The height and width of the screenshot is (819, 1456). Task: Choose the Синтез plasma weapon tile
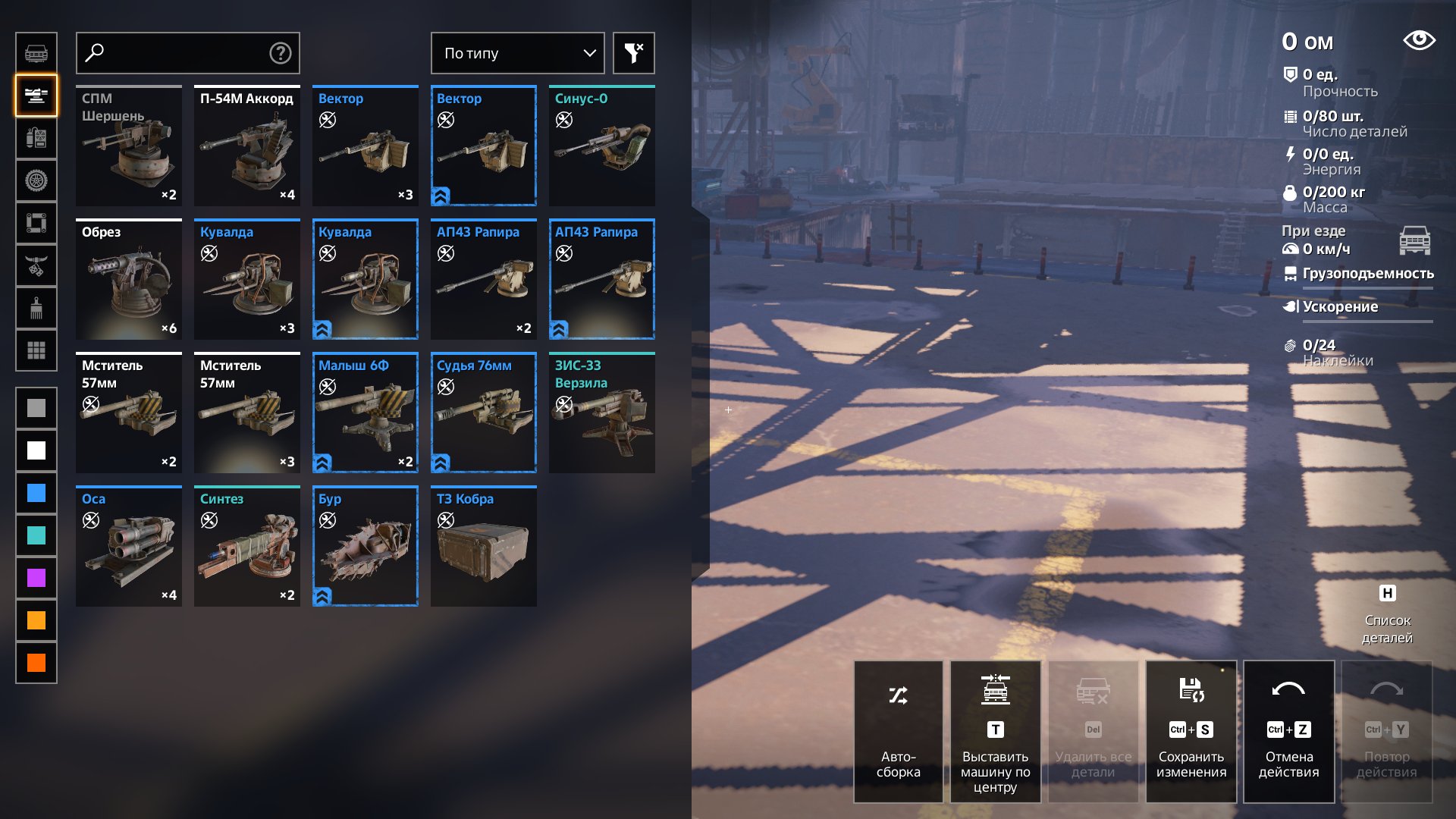tap(247, 547)
